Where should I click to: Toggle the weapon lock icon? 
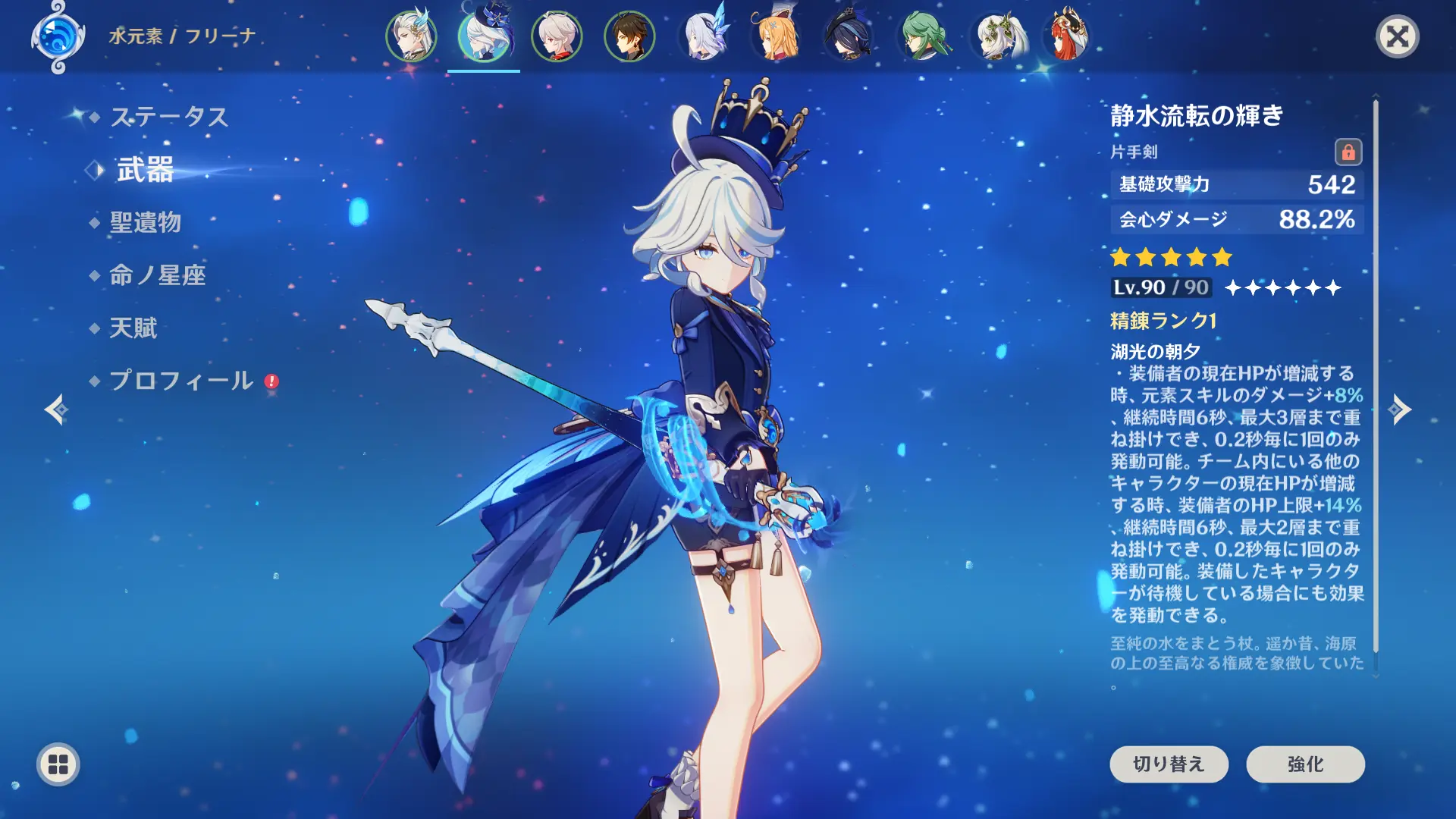click(x=1348, y=152)
